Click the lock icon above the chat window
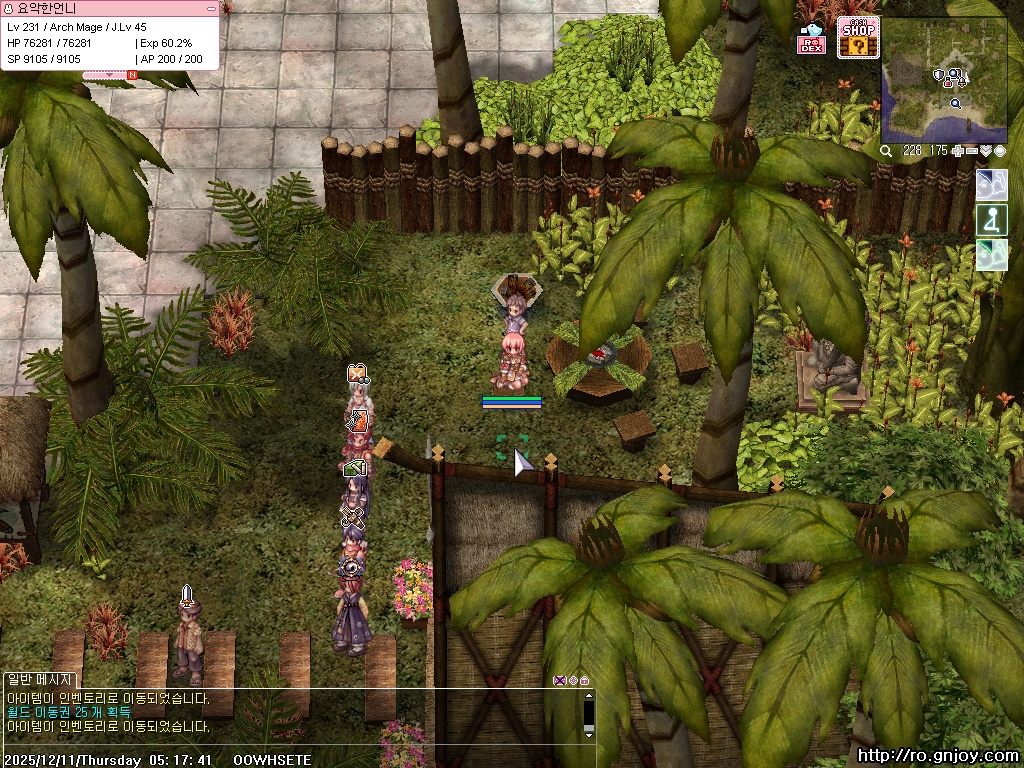 click(584, 681)
